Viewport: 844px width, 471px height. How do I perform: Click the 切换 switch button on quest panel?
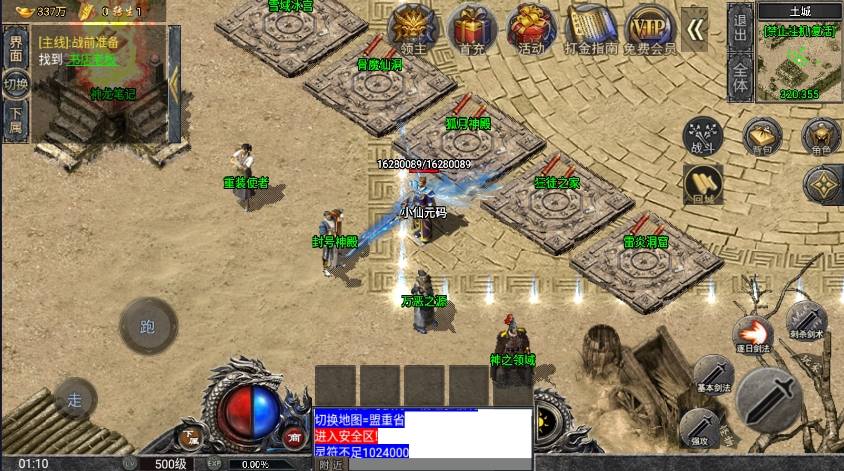point(15,84)
